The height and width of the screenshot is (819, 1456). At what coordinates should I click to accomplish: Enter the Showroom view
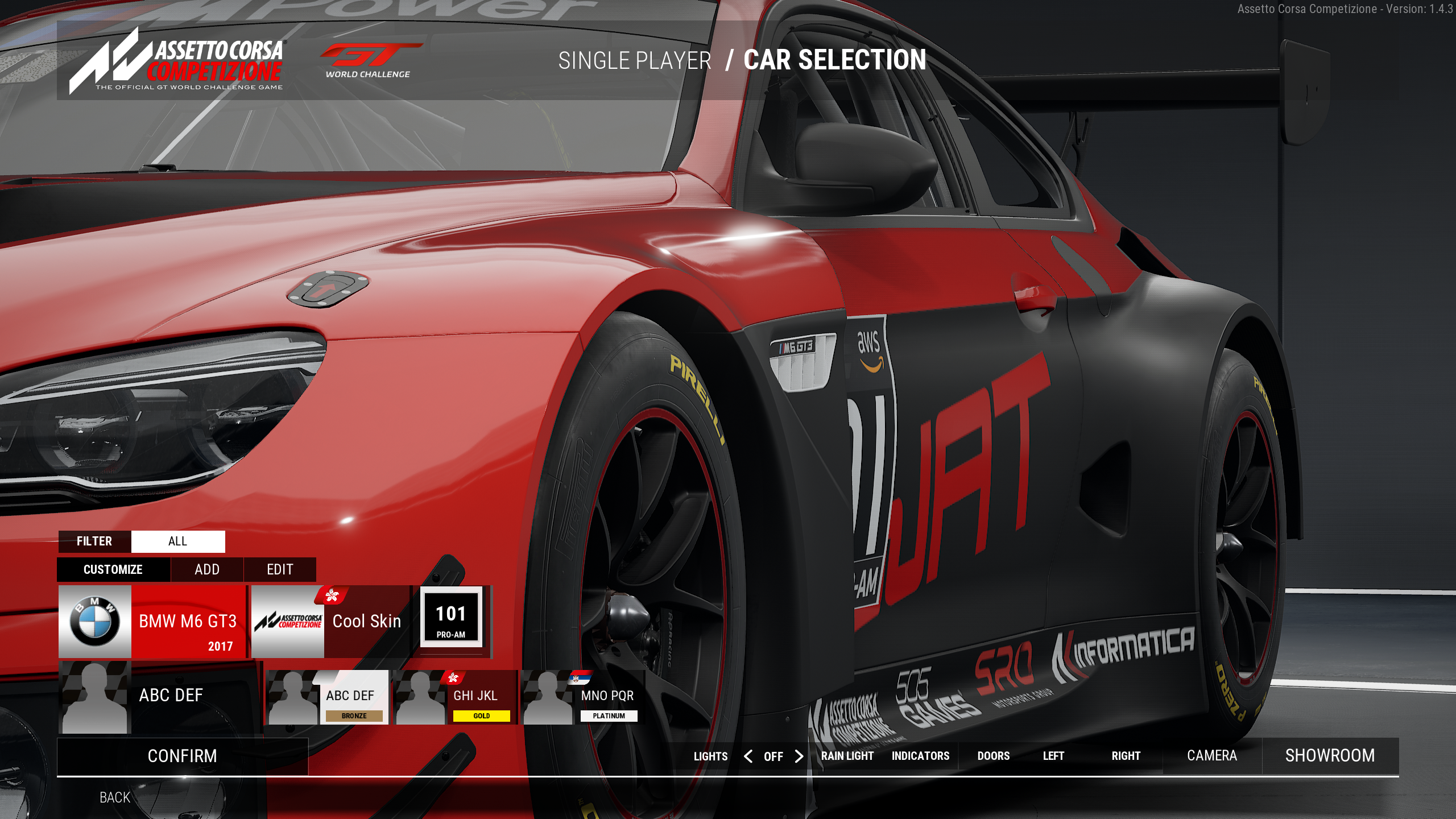1330,756
